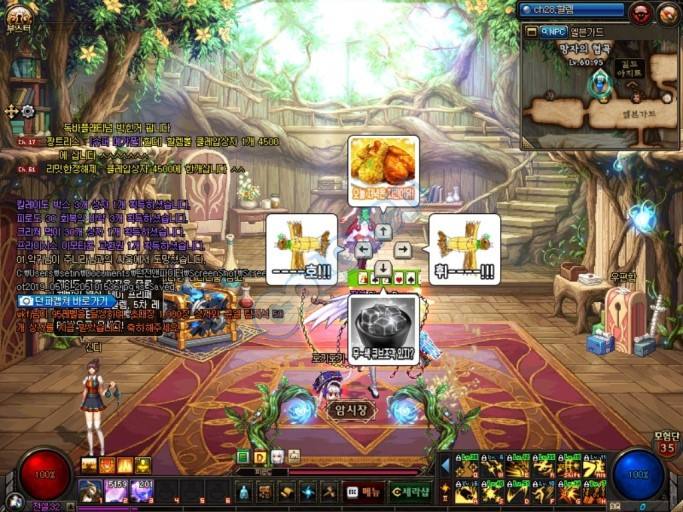Choose the 휘!!! scarecrow emote bubble
This screenshot has height=512, width=683.
pos(464,249)
